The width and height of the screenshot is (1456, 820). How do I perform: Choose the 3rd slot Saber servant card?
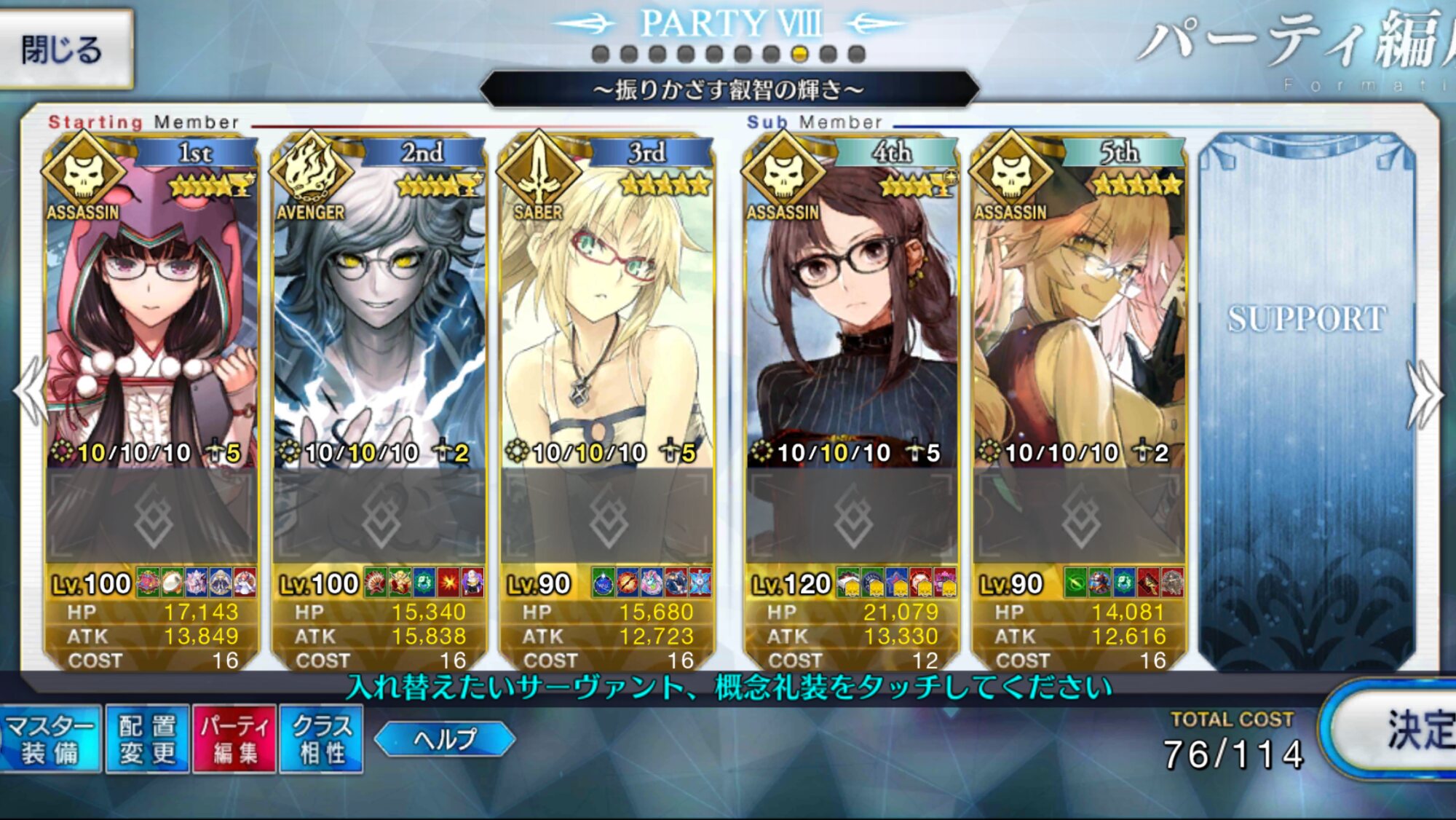tap(606, 313)
